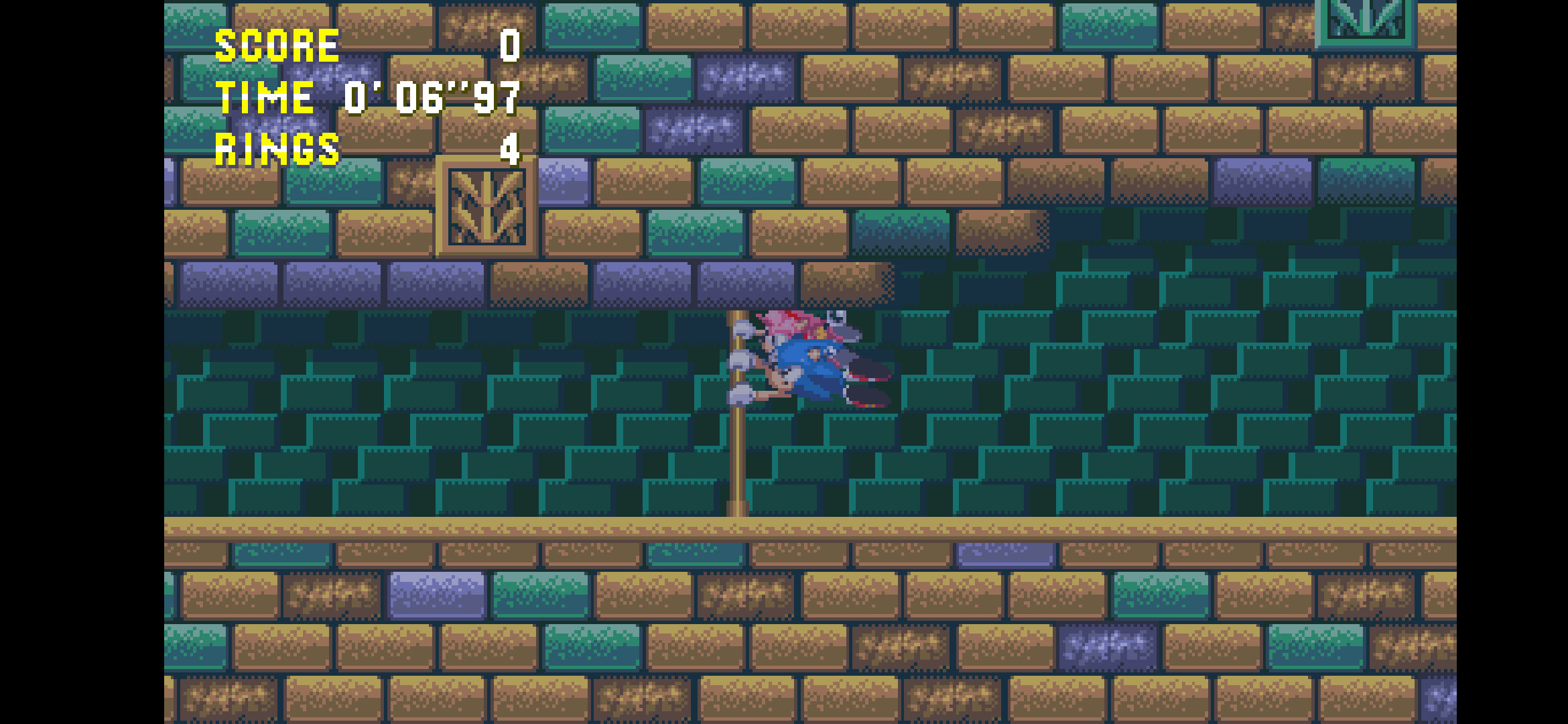Click the yellow TIME label

click(x=263, y=97)
